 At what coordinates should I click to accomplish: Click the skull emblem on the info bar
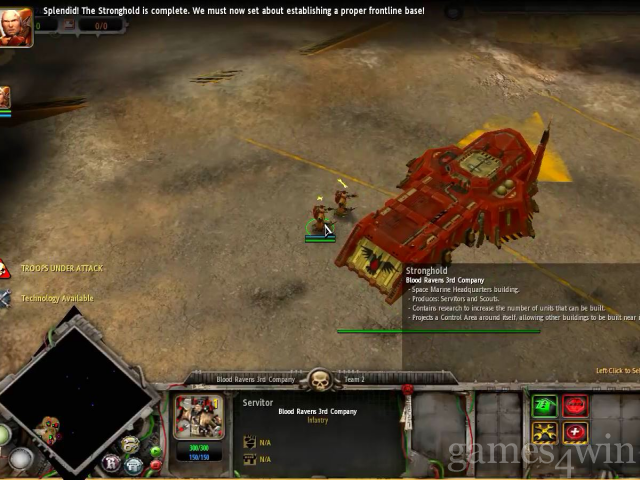click(320, 380)
